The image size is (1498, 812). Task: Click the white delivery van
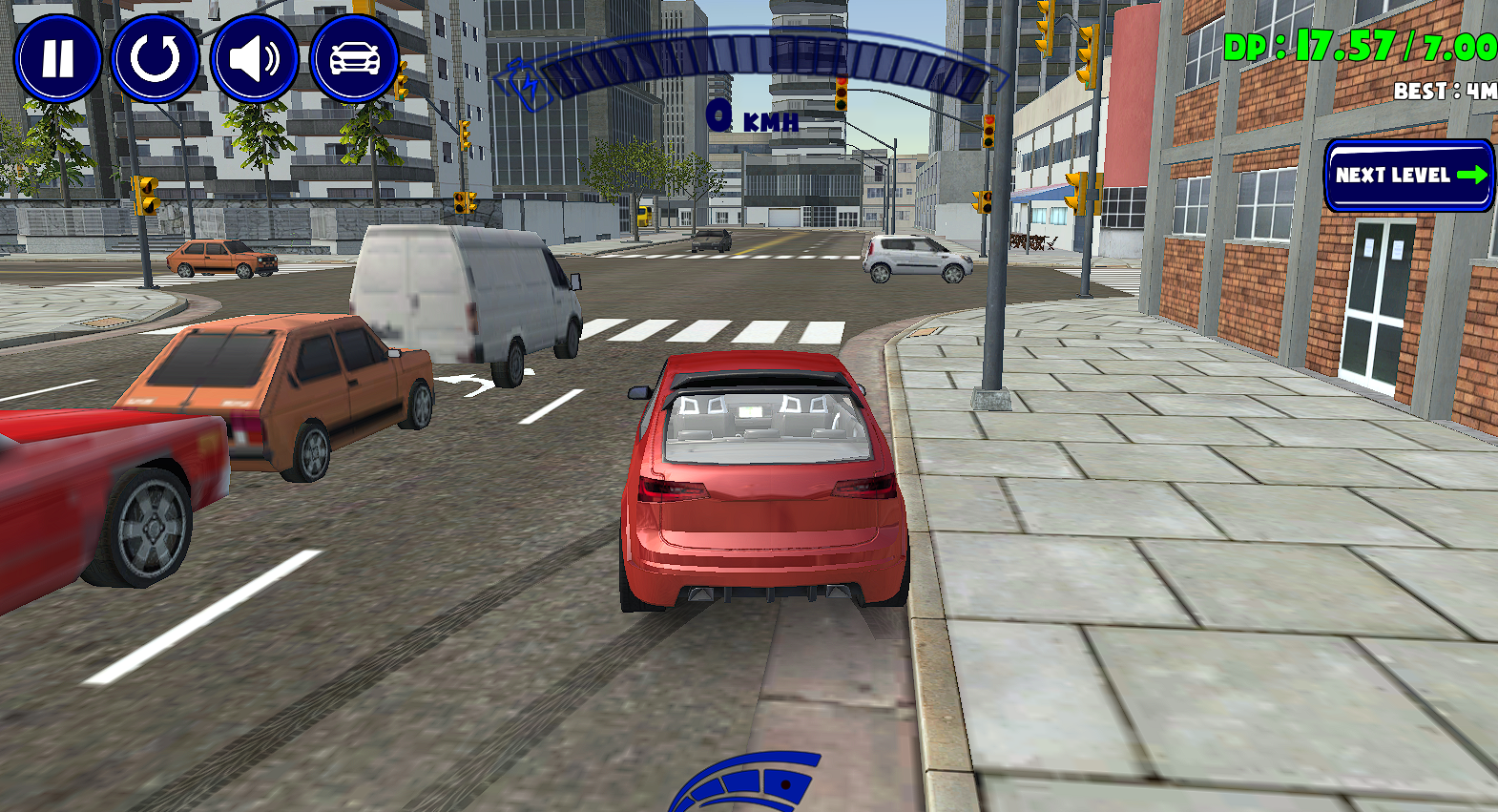tap(468, 296)
